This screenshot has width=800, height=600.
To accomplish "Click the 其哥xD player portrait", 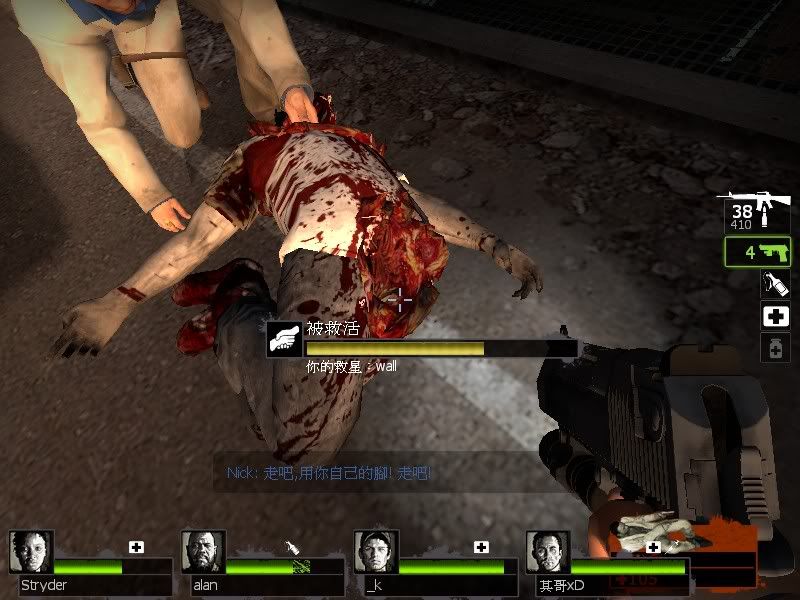I will [547, 552].
